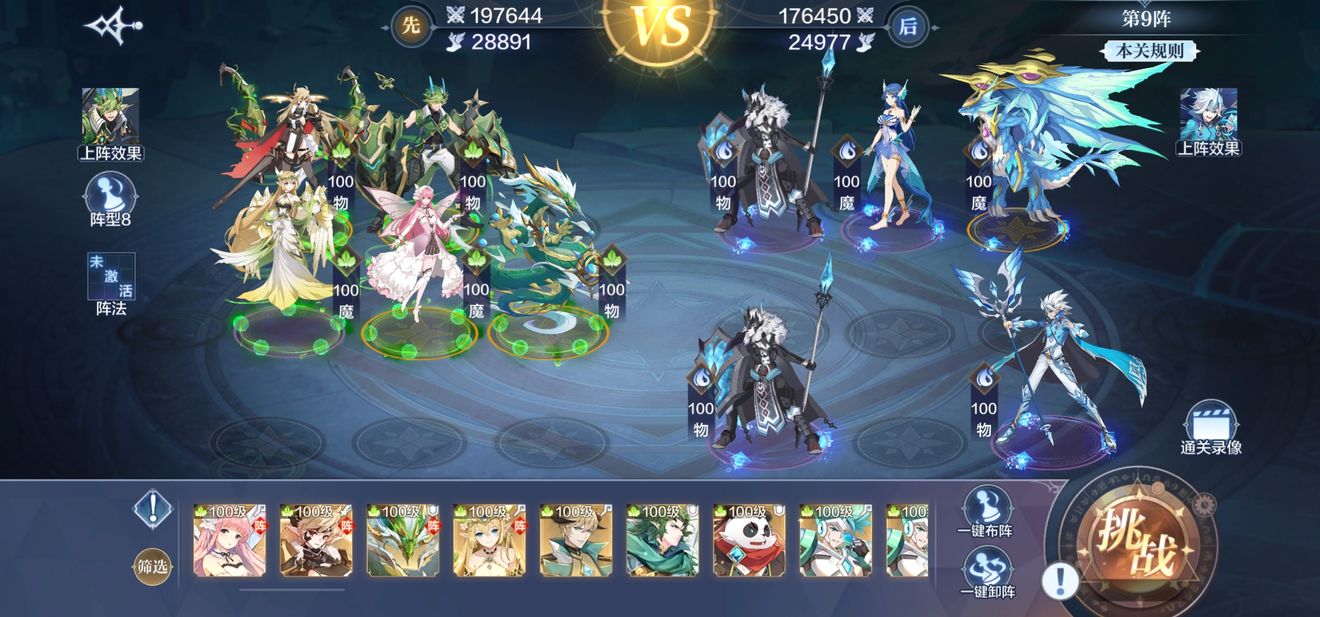Open the 筛选 hero filter

coord(152,567)
